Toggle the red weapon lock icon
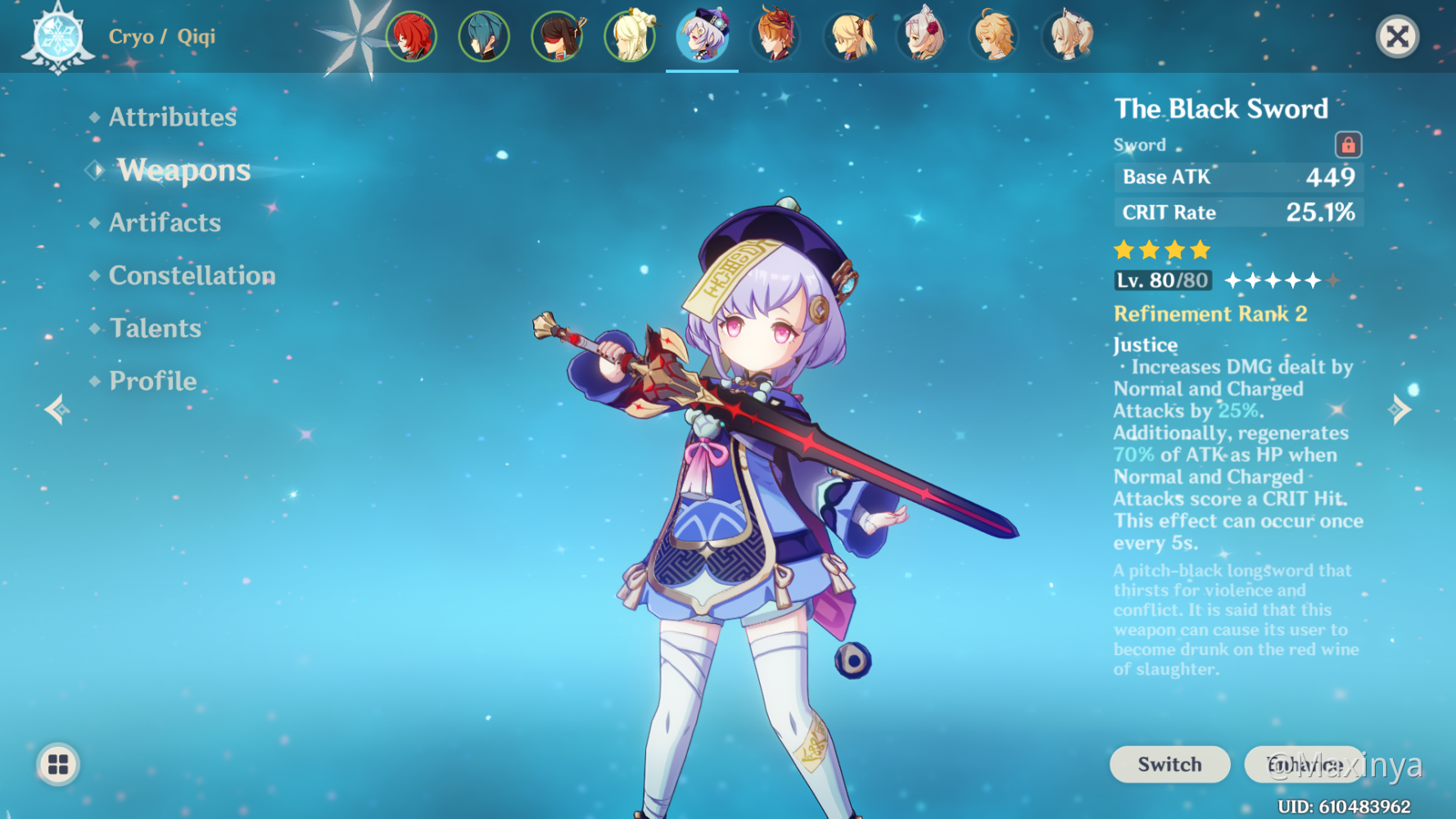The height and width of the screenshot is (819, 1456). [x=1348, y=145]
